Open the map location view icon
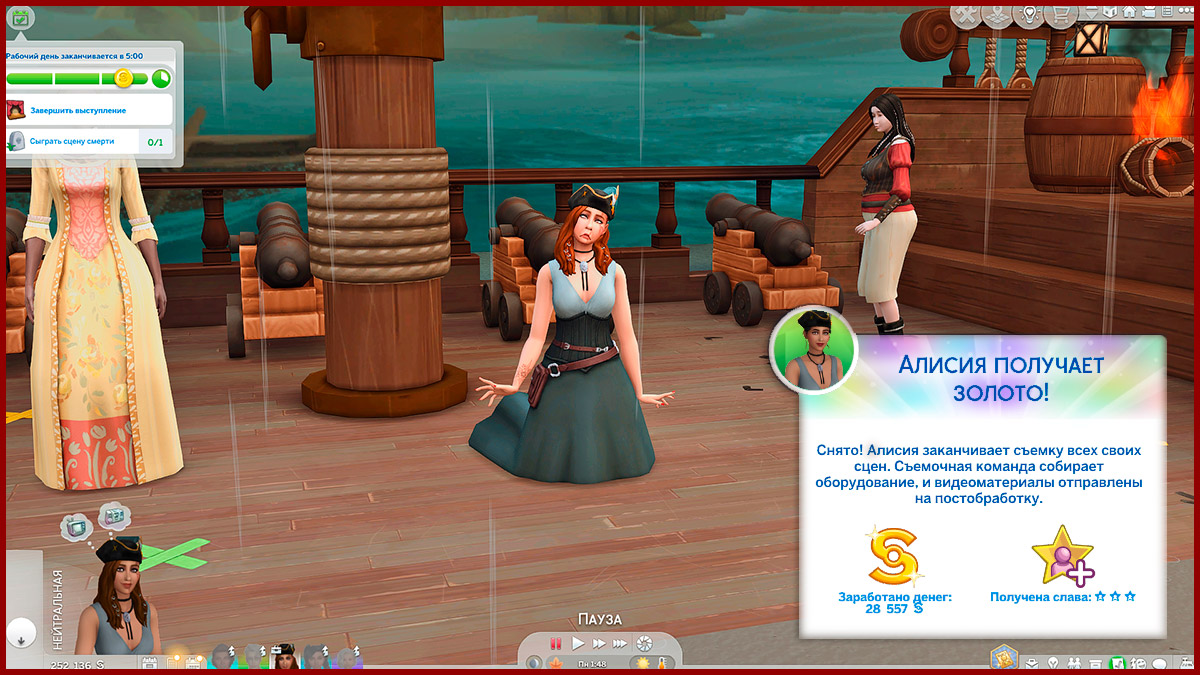 tap(997, 15)
